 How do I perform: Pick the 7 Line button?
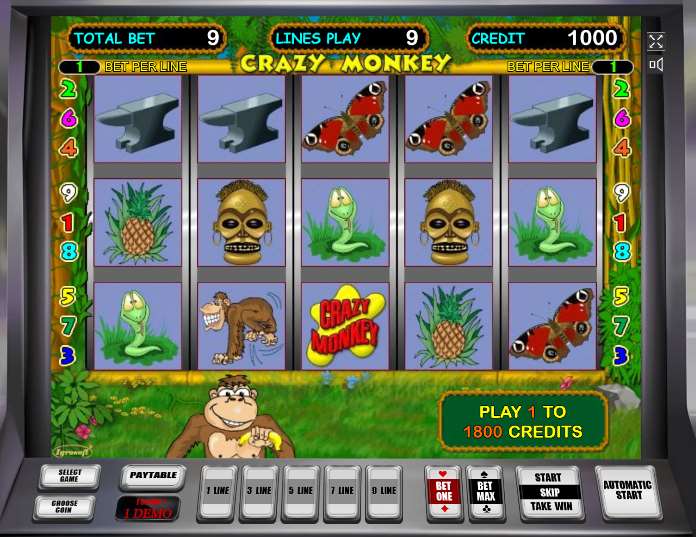[x=342, y=492]
